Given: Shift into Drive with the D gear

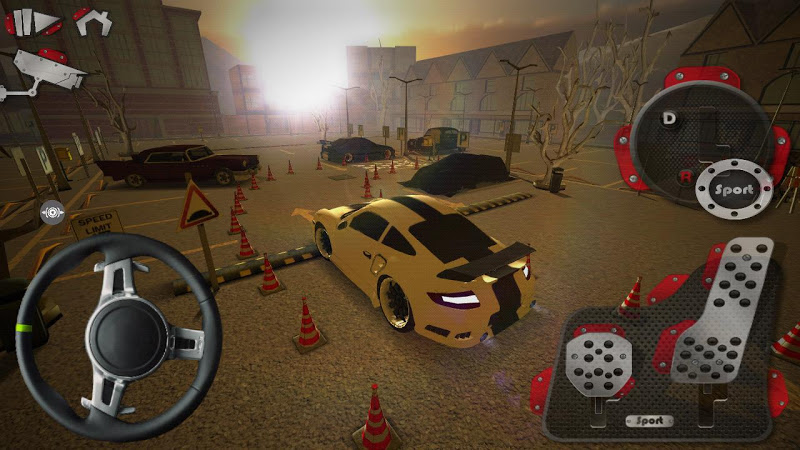Looking at the screenshot, I should (670, 118).
